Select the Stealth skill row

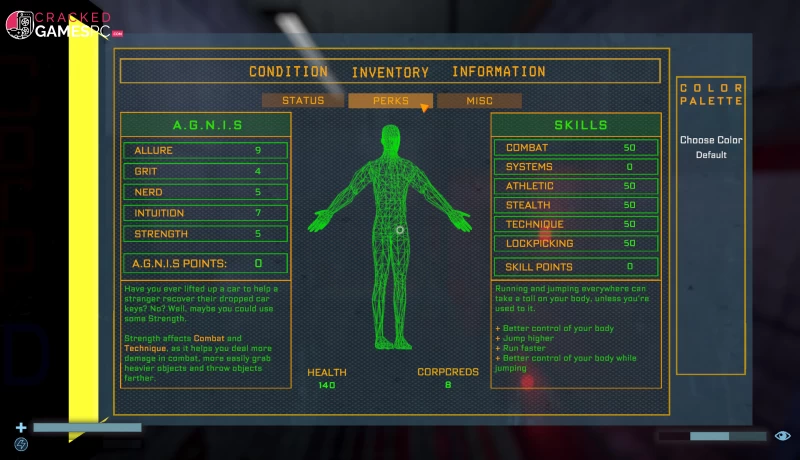[575, 205]
